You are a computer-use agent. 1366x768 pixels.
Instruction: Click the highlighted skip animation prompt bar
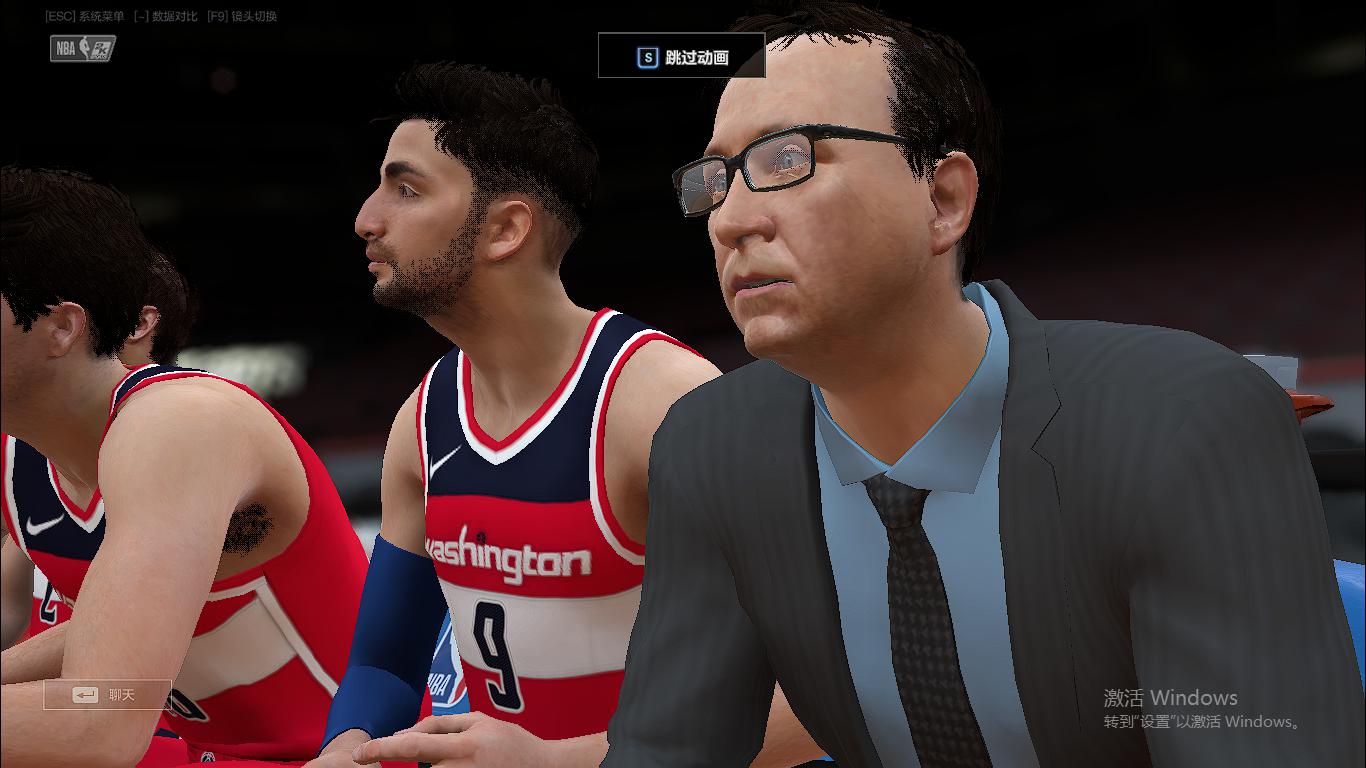coord(681,57)
